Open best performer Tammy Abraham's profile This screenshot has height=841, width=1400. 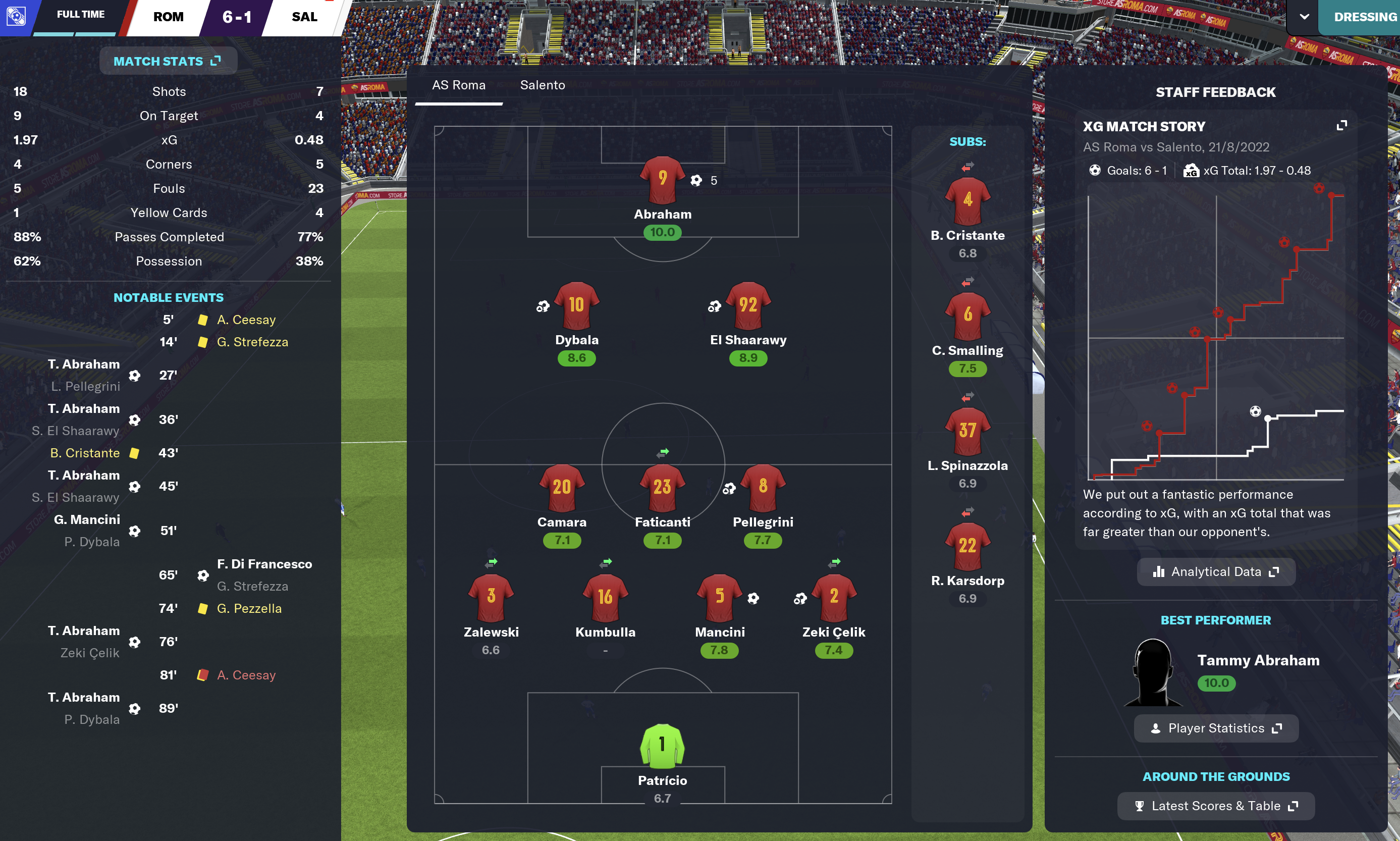click(x=1258, y=660)
